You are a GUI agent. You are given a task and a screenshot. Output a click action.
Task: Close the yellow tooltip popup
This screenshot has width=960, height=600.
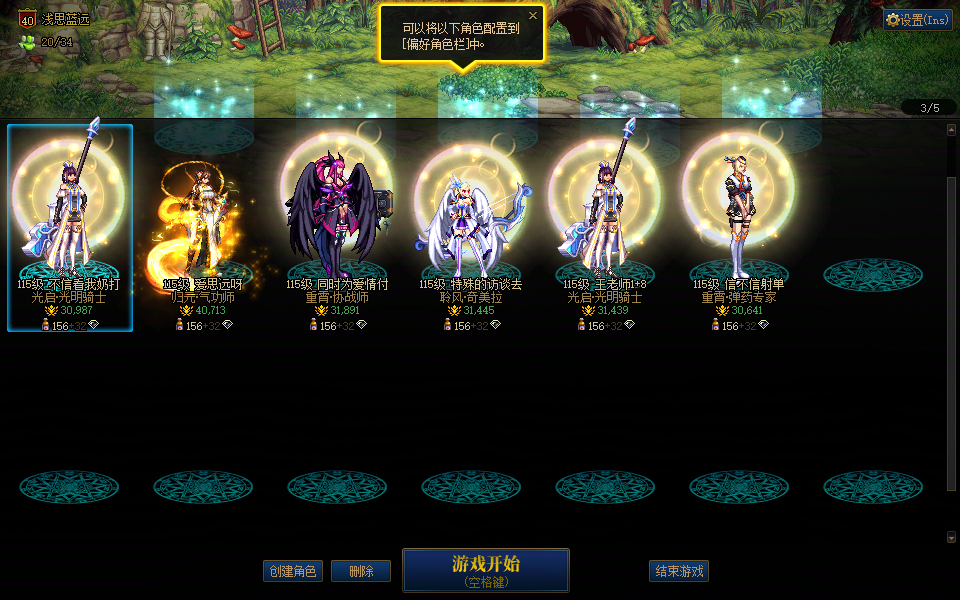point(533,16)
